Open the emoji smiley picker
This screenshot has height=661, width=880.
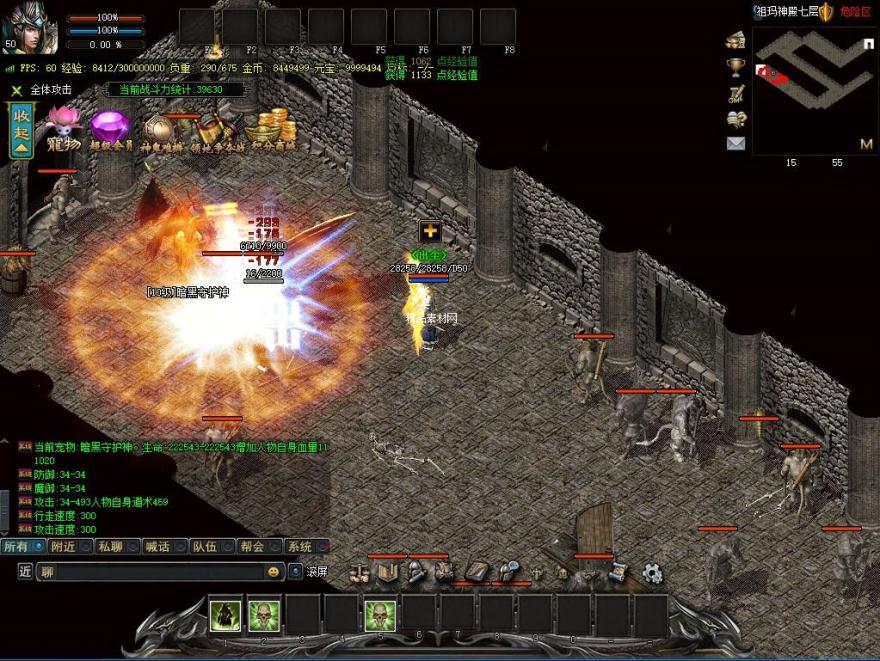coord(273,572)
